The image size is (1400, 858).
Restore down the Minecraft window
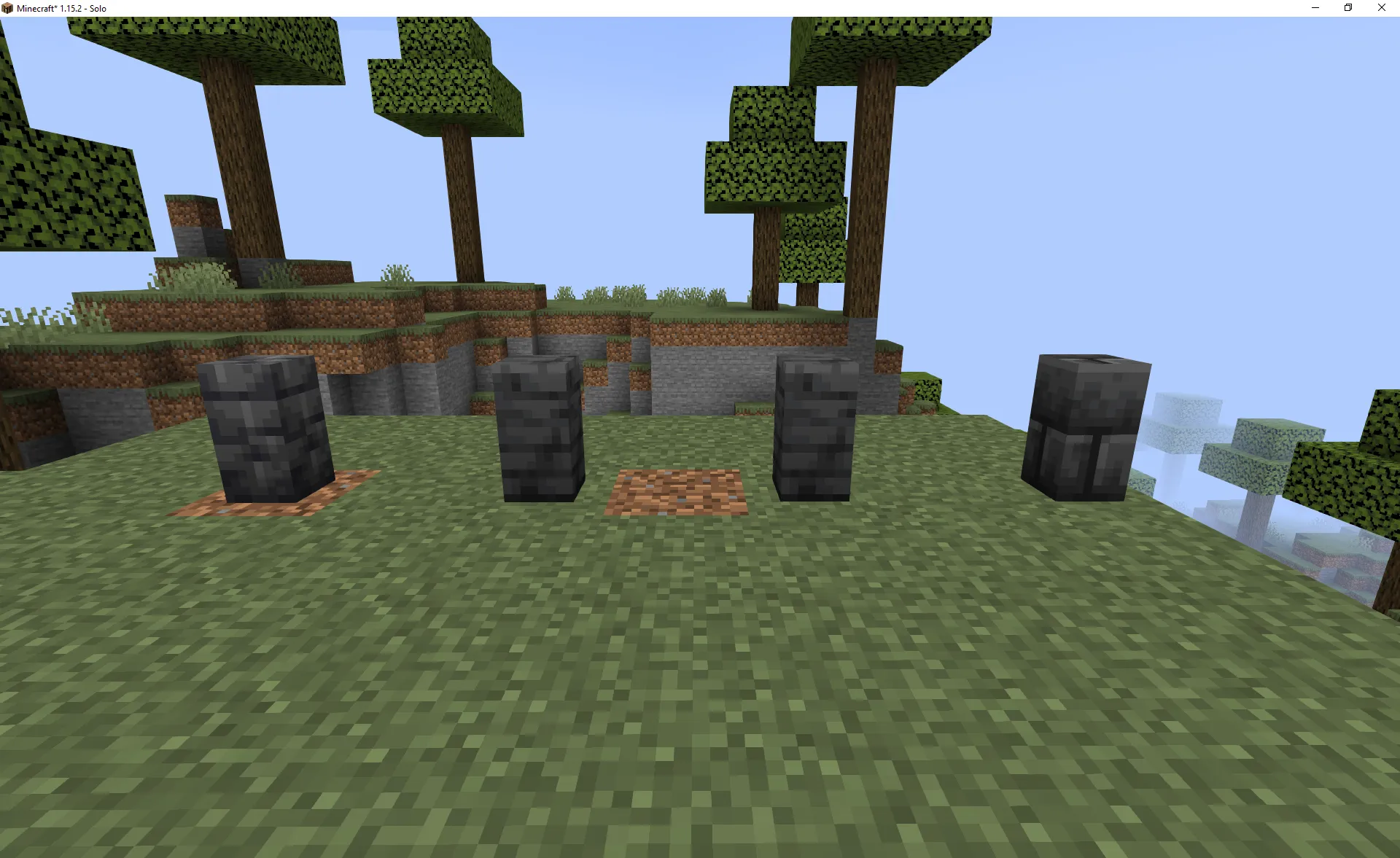pyautogui.click(x=1347, y=8)
